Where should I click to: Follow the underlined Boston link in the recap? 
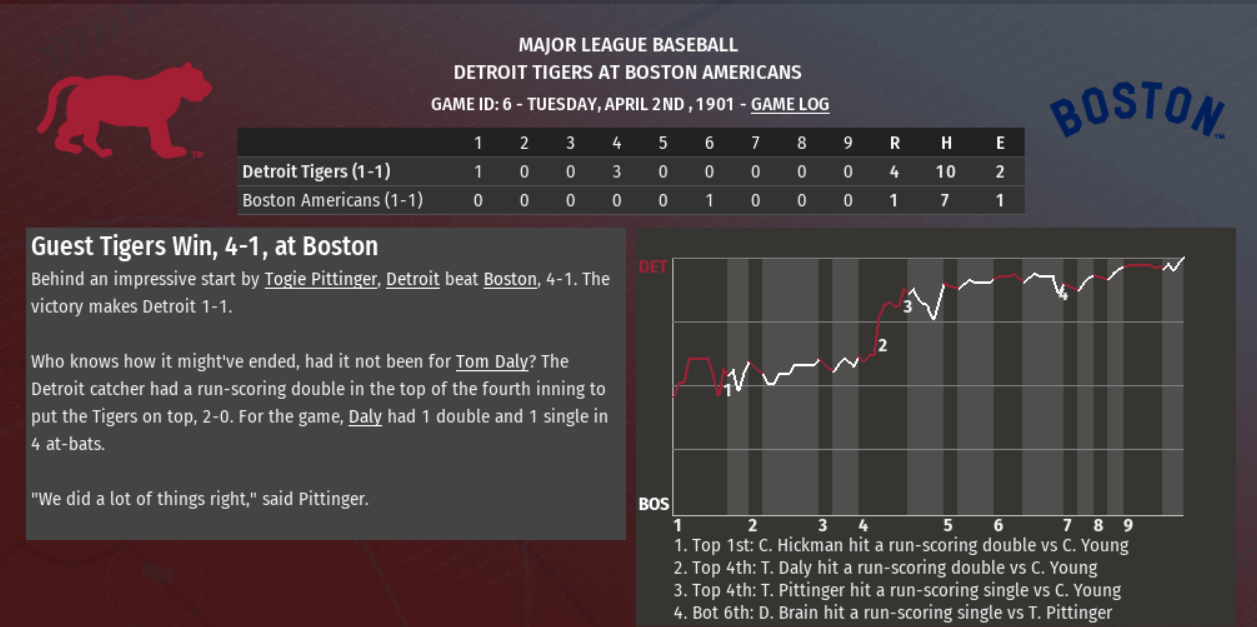coord(509,279)
